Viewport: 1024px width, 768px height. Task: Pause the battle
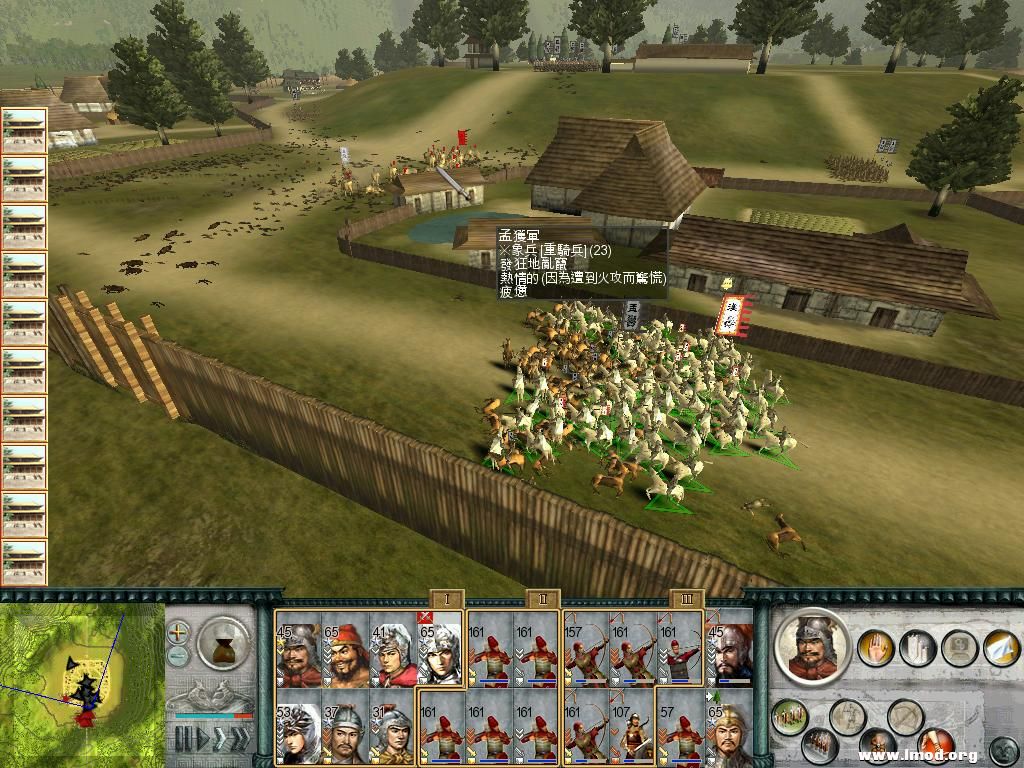[183, 740]
